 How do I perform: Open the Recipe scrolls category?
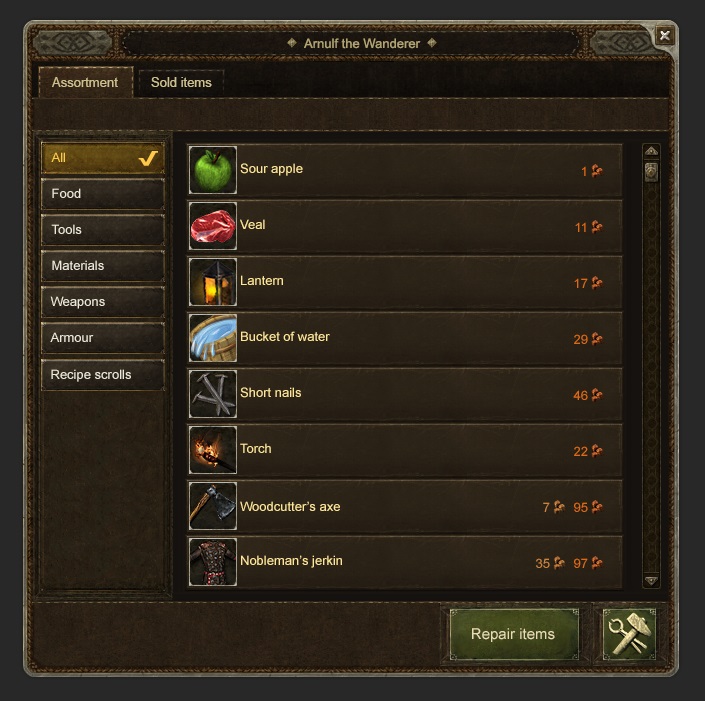[102, 375]
